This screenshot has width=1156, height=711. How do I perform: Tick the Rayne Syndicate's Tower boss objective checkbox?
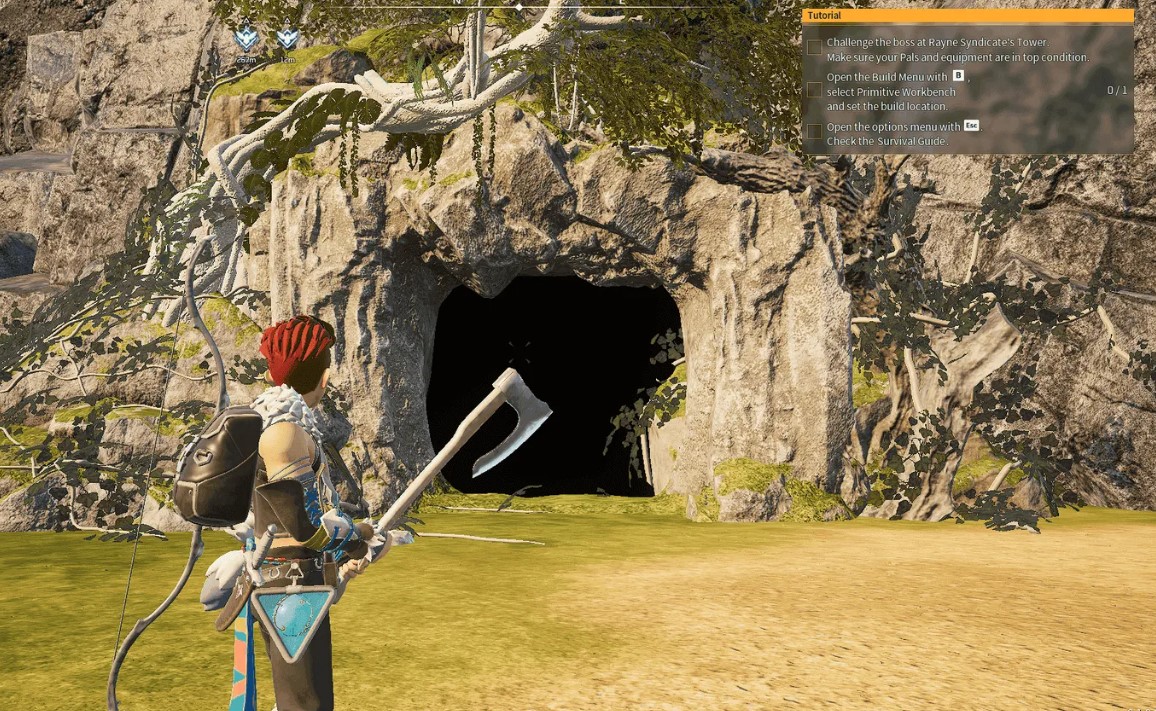point(815,47)
